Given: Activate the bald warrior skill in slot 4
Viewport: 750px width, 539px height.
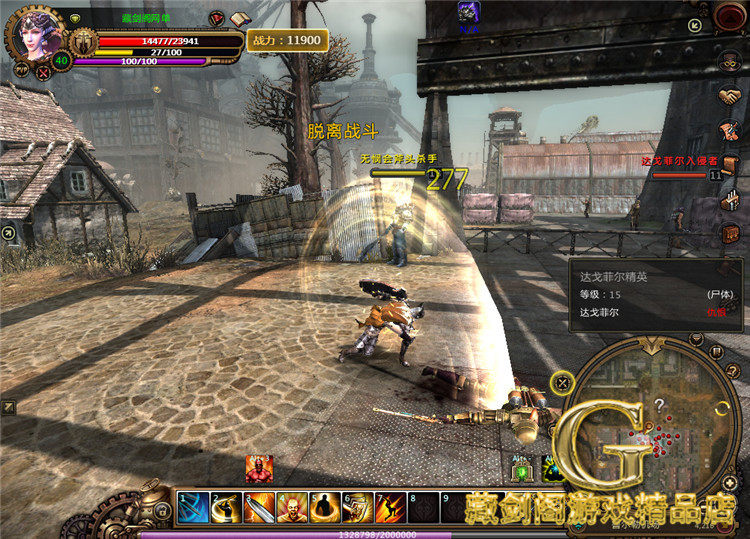Looking at the screenshot, I should (292, 507).
